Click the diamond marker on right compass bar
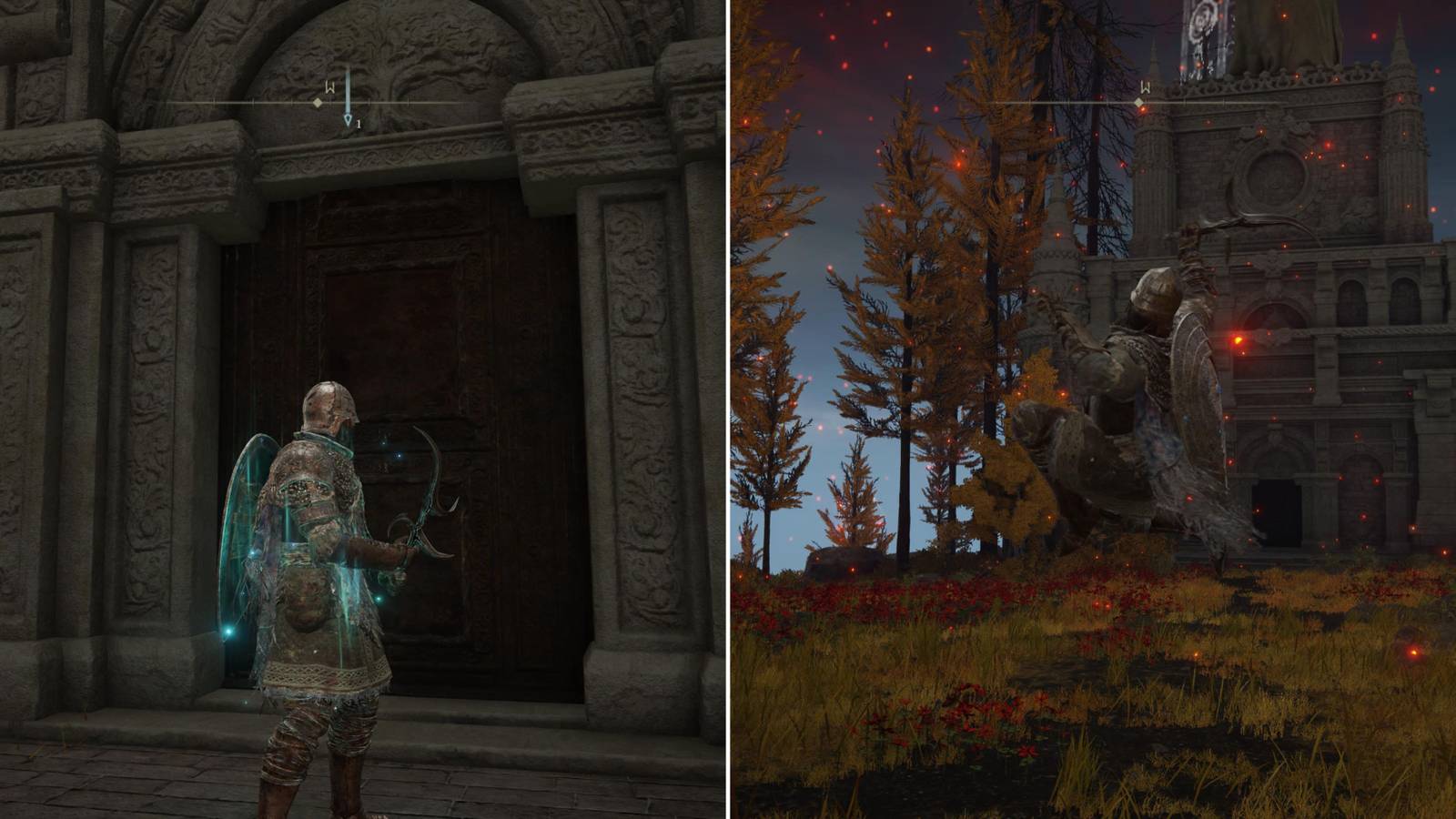The width and height of the screenshot is (1456, 819). tap(1137, 103)
